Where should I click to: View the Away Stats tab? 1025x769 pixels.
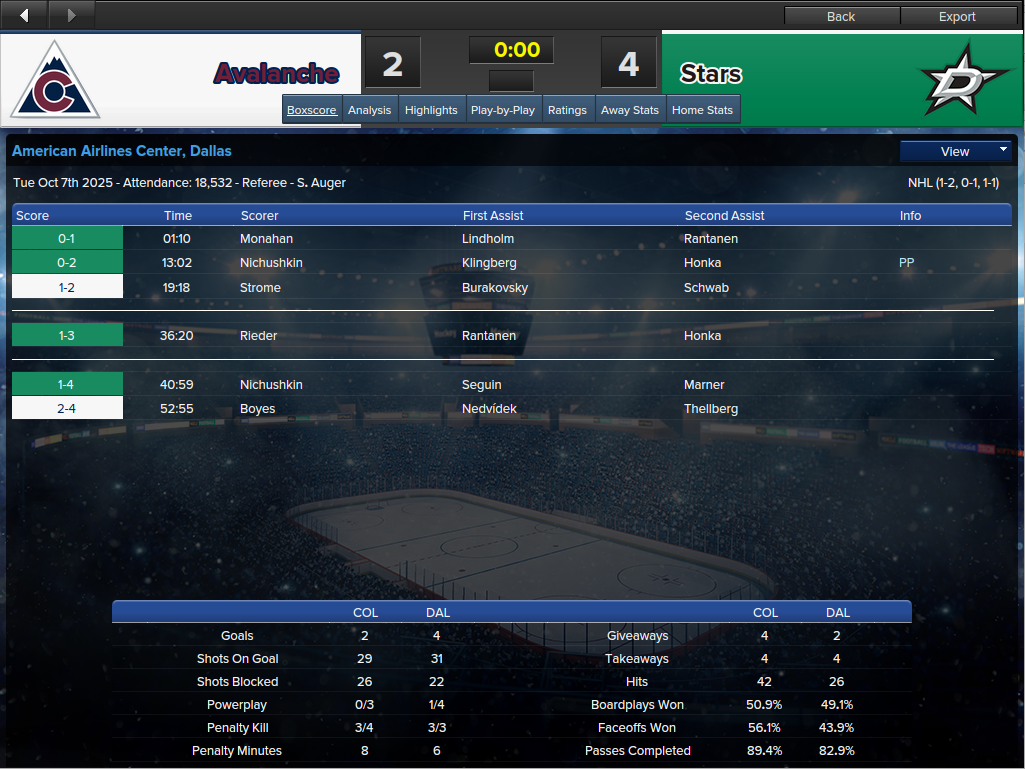tap(630, 110)
